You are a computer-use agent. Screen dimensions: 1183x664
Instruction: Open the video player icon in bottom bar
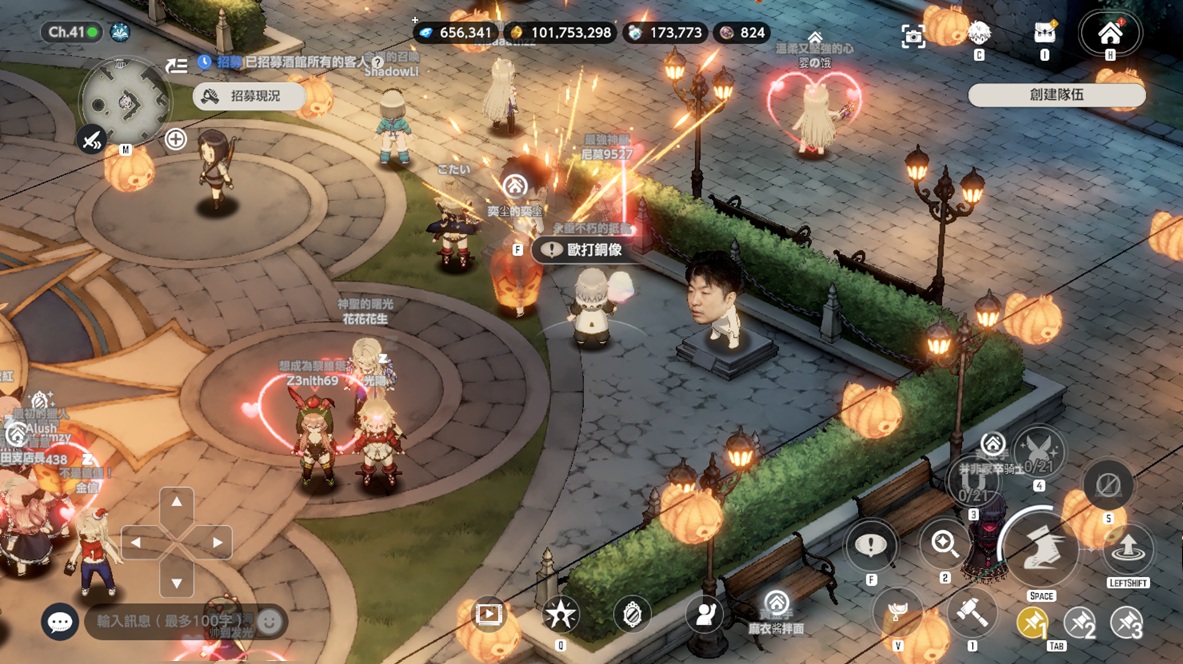(x=489, y=614)
